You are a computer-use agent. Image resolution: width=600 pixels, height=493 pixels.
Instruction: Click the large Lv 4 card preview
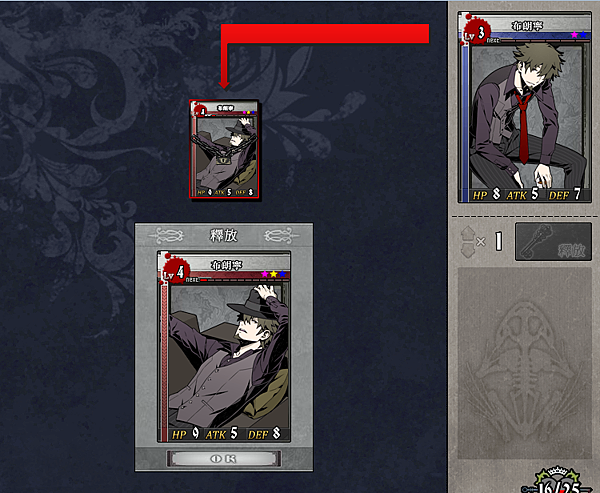click(x=224, y=347)
